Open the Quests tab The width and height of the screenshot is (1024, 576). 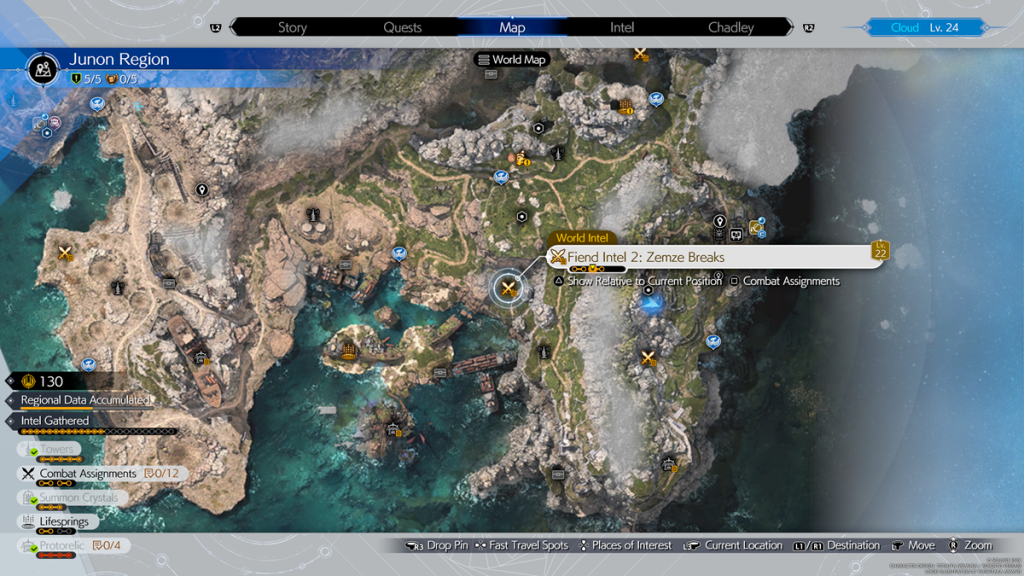click(402, 28)
